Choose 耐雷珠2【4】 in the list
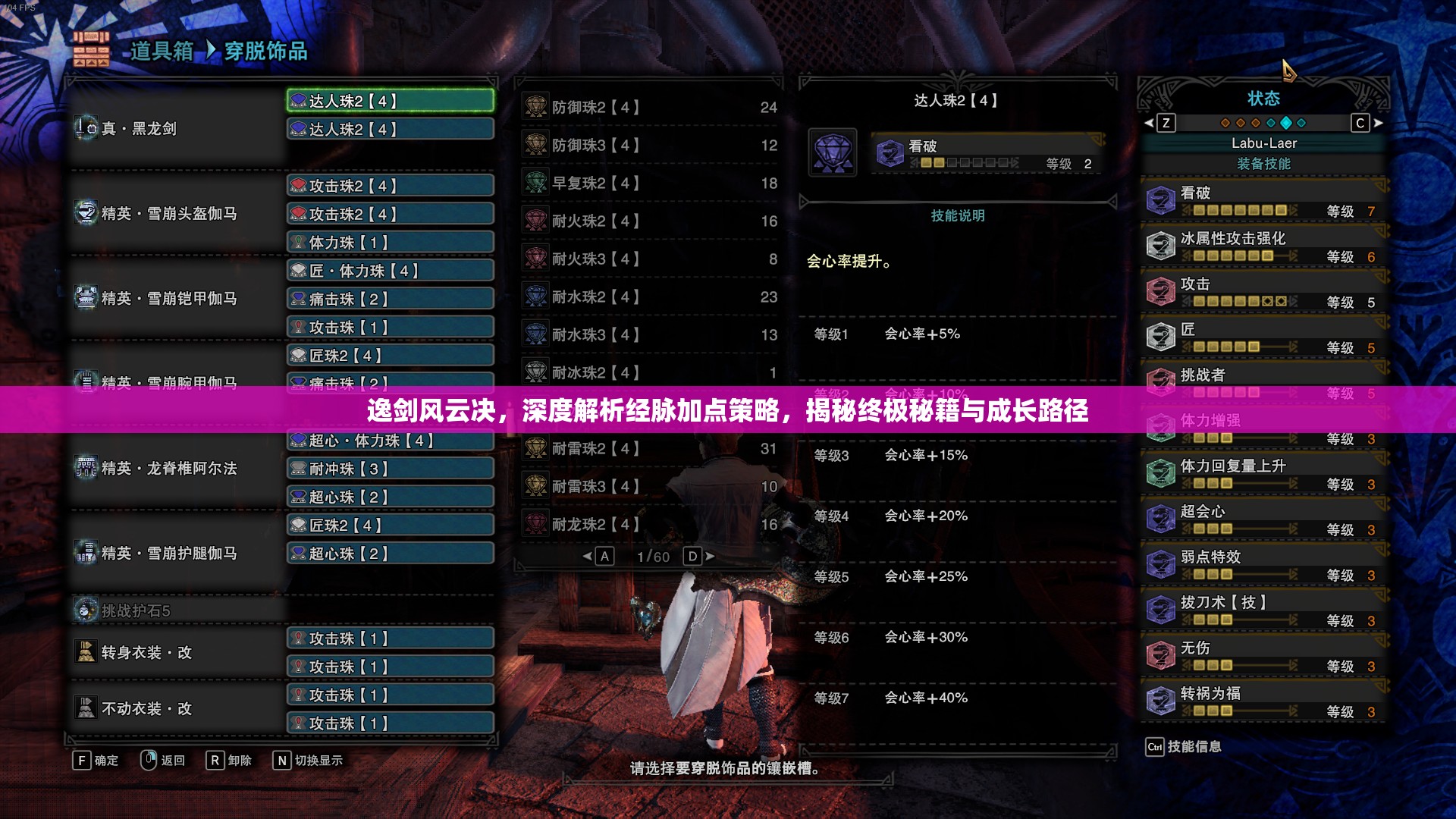 click(650, 449)
